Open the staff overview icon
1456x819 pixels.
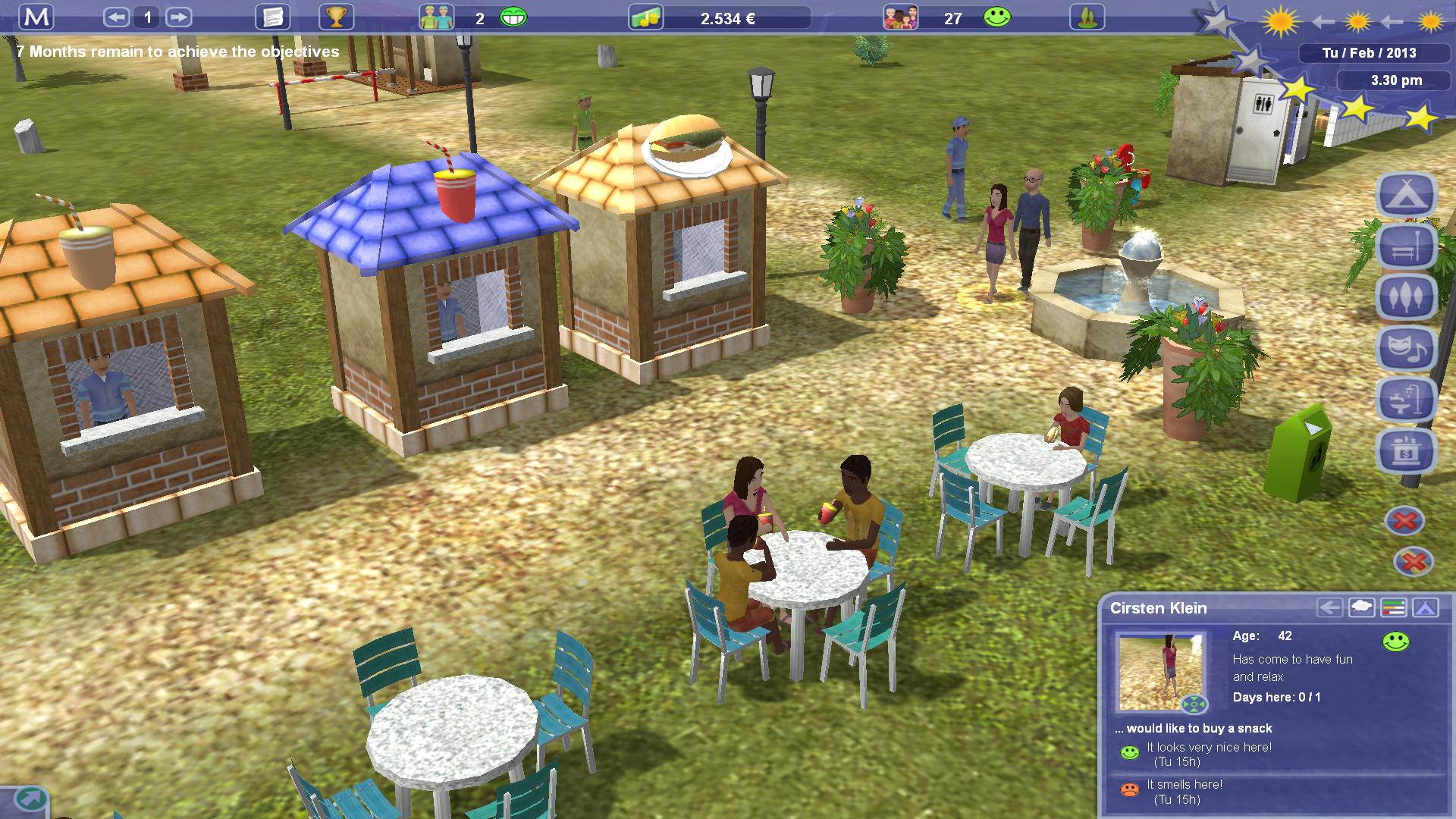point(436,17)
